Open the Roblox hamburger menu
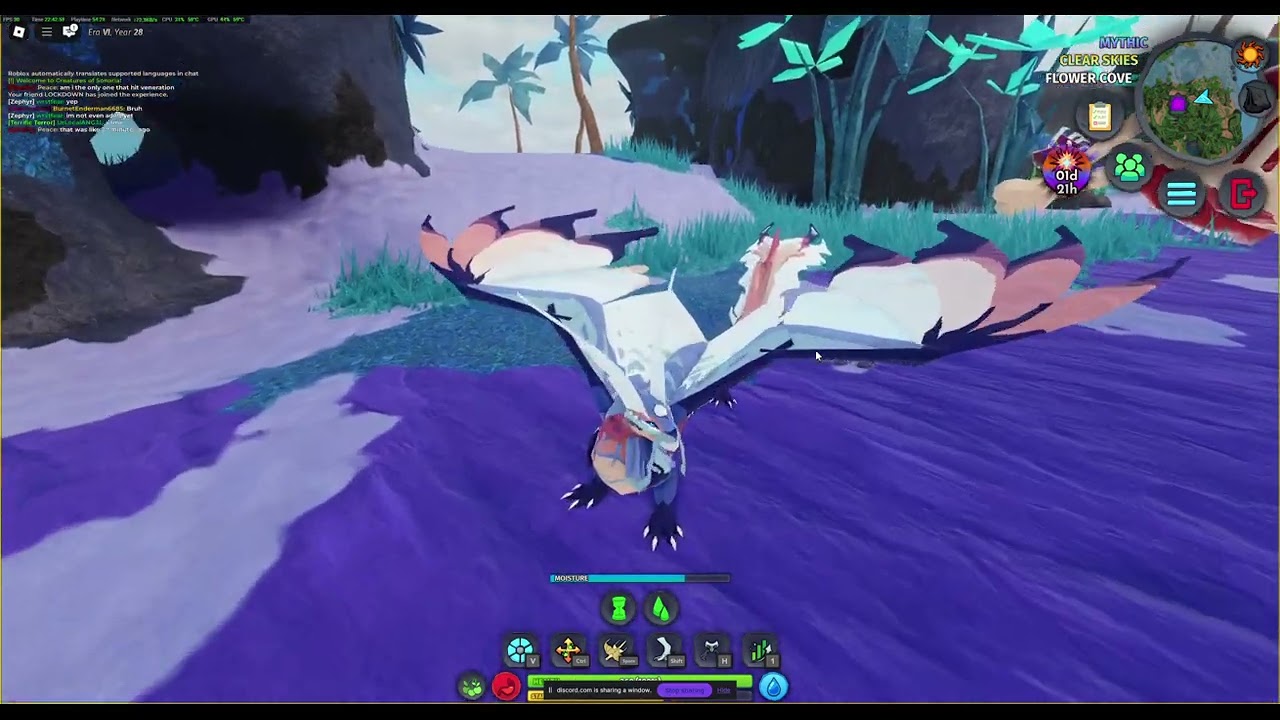The height and width of the screenshot is (720, 1280). 46,32
